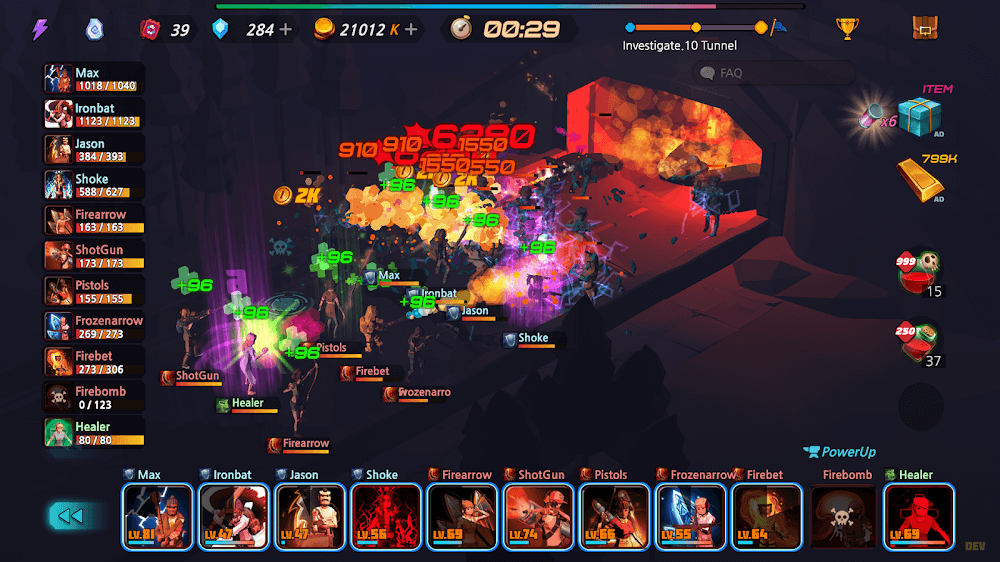Use the 250 food item
The image size is (1000, 562).
[x=921, y=341]
